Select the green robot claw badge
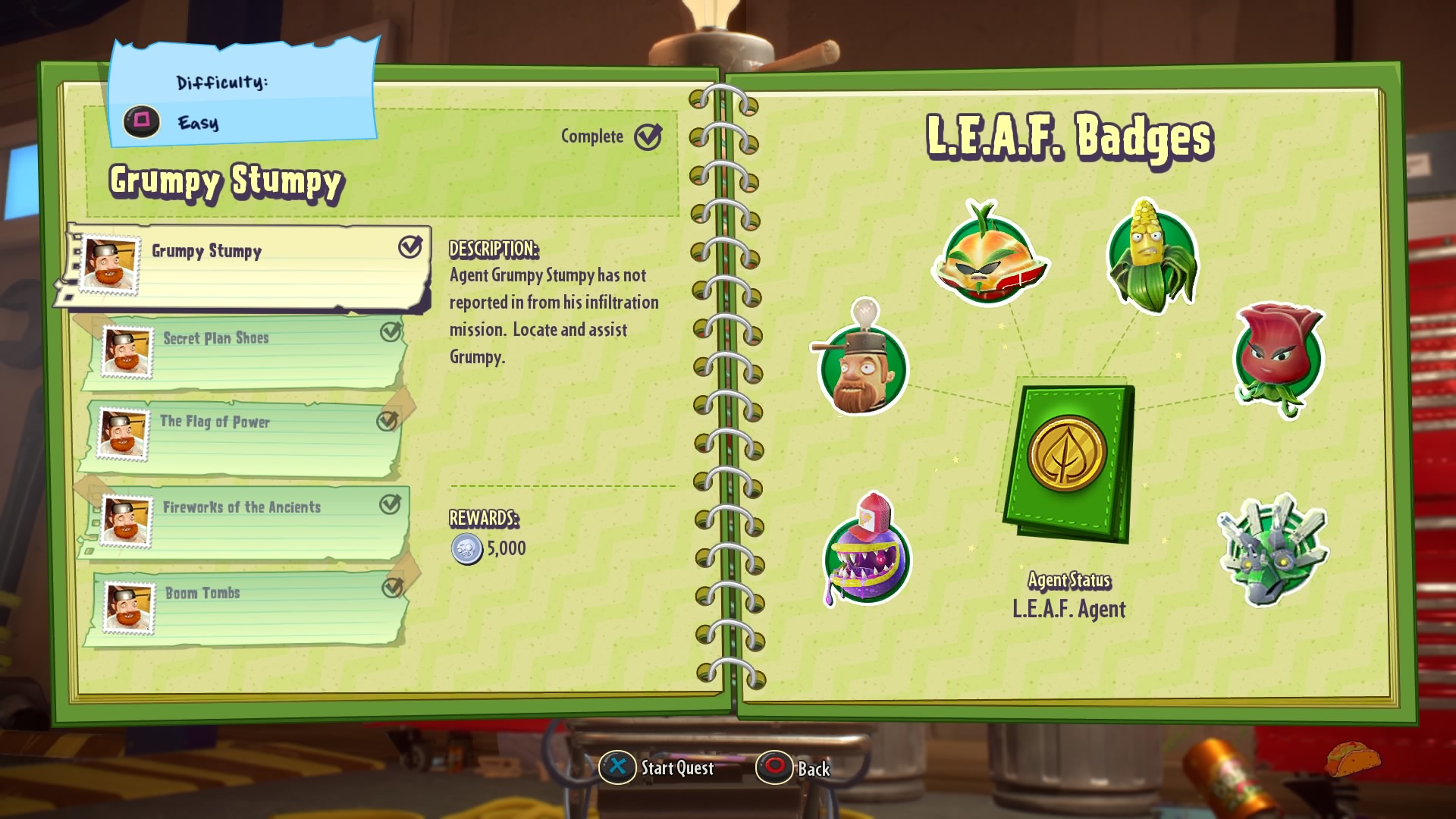 pos(1273,549)
